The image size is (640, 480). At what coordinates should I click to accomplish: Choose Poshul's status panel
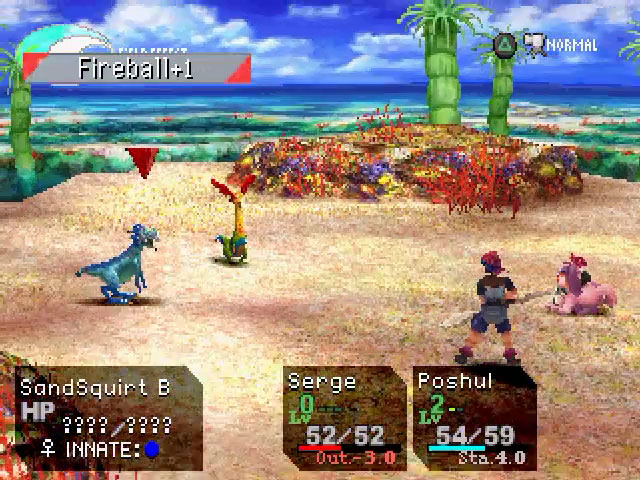[x=473, y=418]
